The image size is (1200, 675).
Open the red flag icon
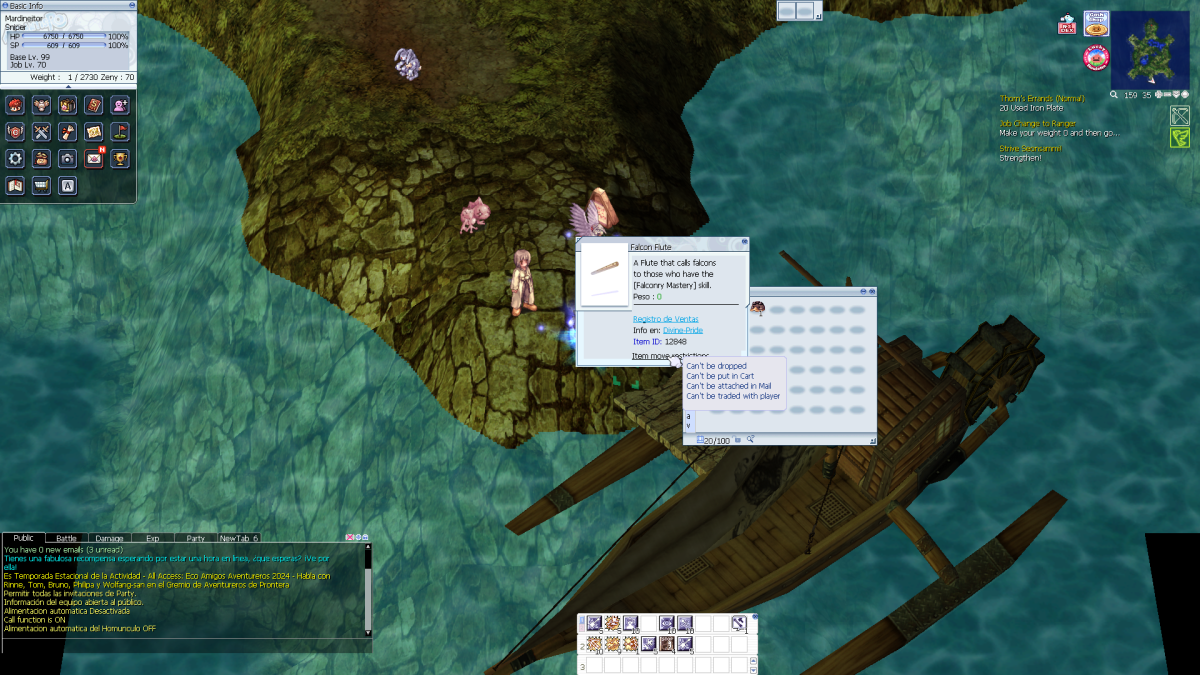120,132
